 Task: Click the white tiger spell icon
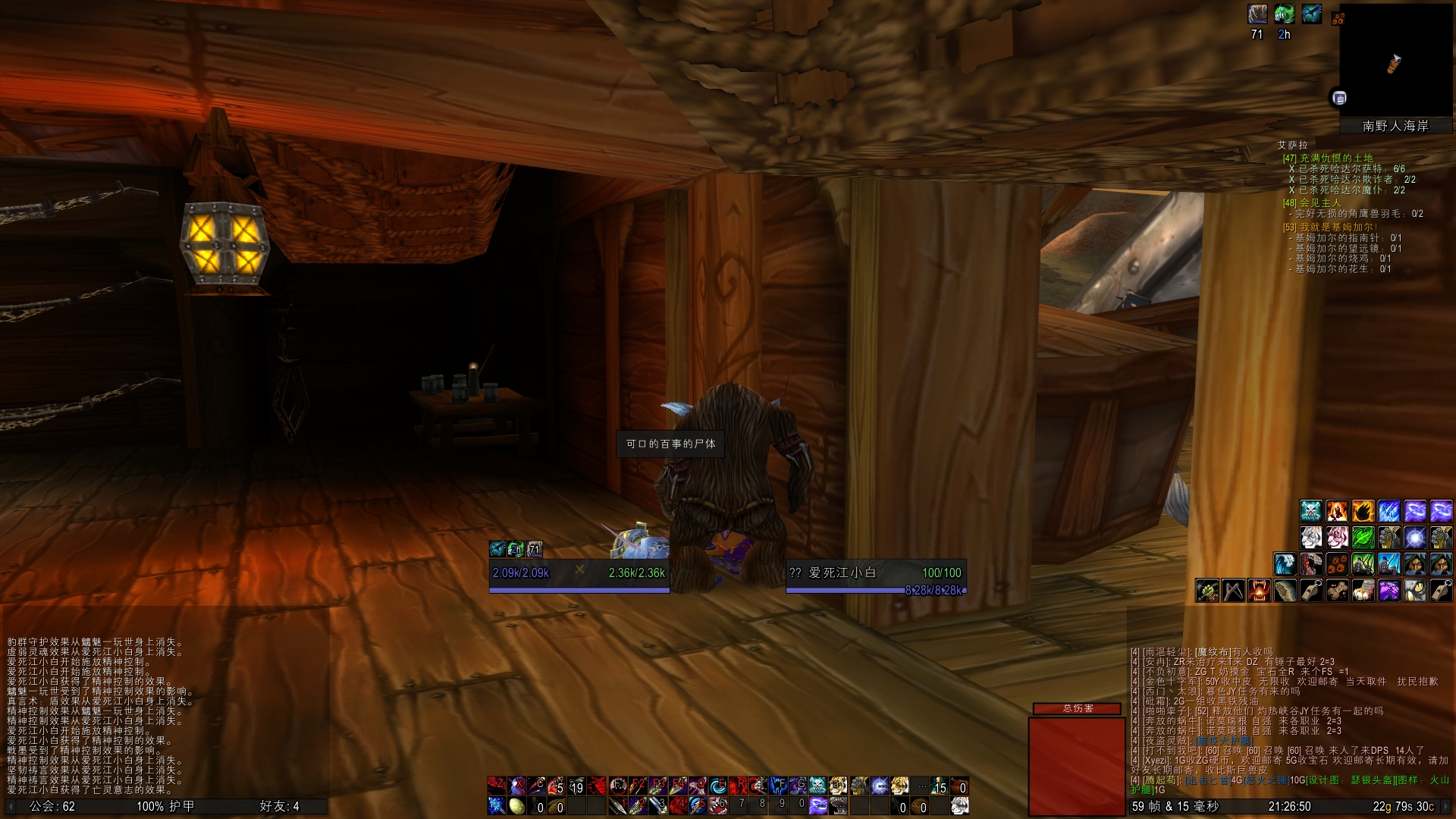click(1311, 536)
